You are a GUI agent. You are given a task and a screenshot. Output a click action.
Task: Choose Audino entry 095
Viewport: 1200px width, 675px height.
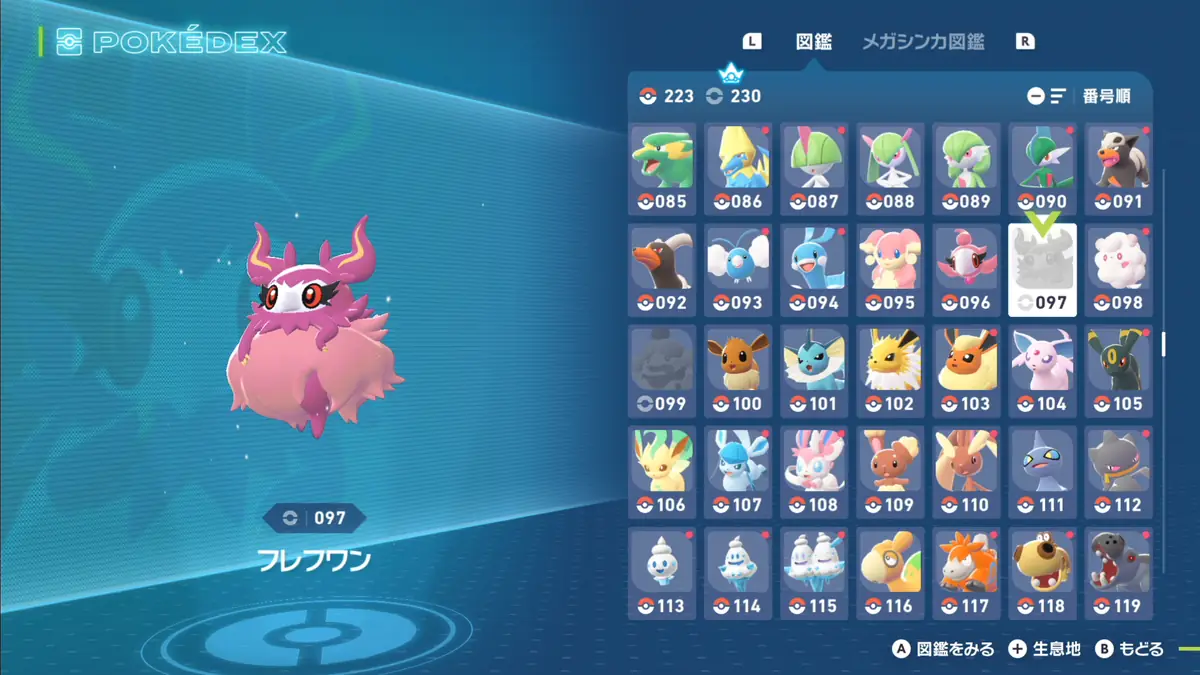(x=891, y=270)
